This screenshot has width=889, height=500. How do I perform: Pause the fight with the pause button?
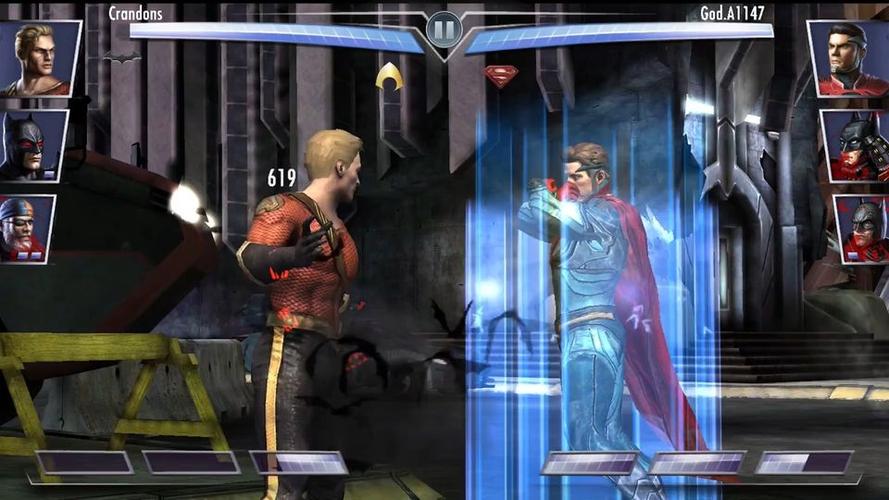[x=444, y=29]
